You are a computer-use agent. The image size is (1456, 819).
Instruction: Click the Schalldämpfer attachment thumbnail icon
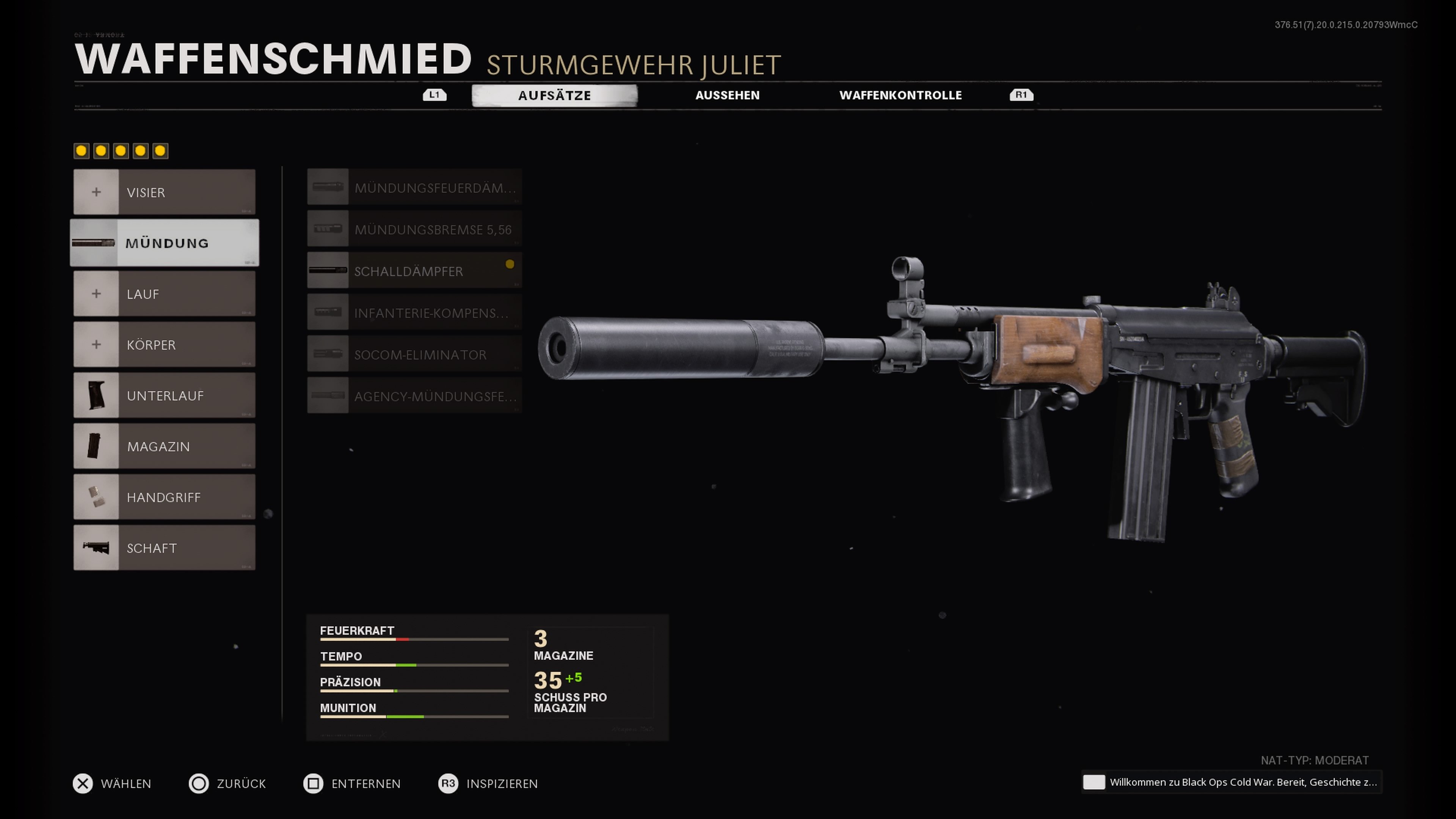point(328,270)
